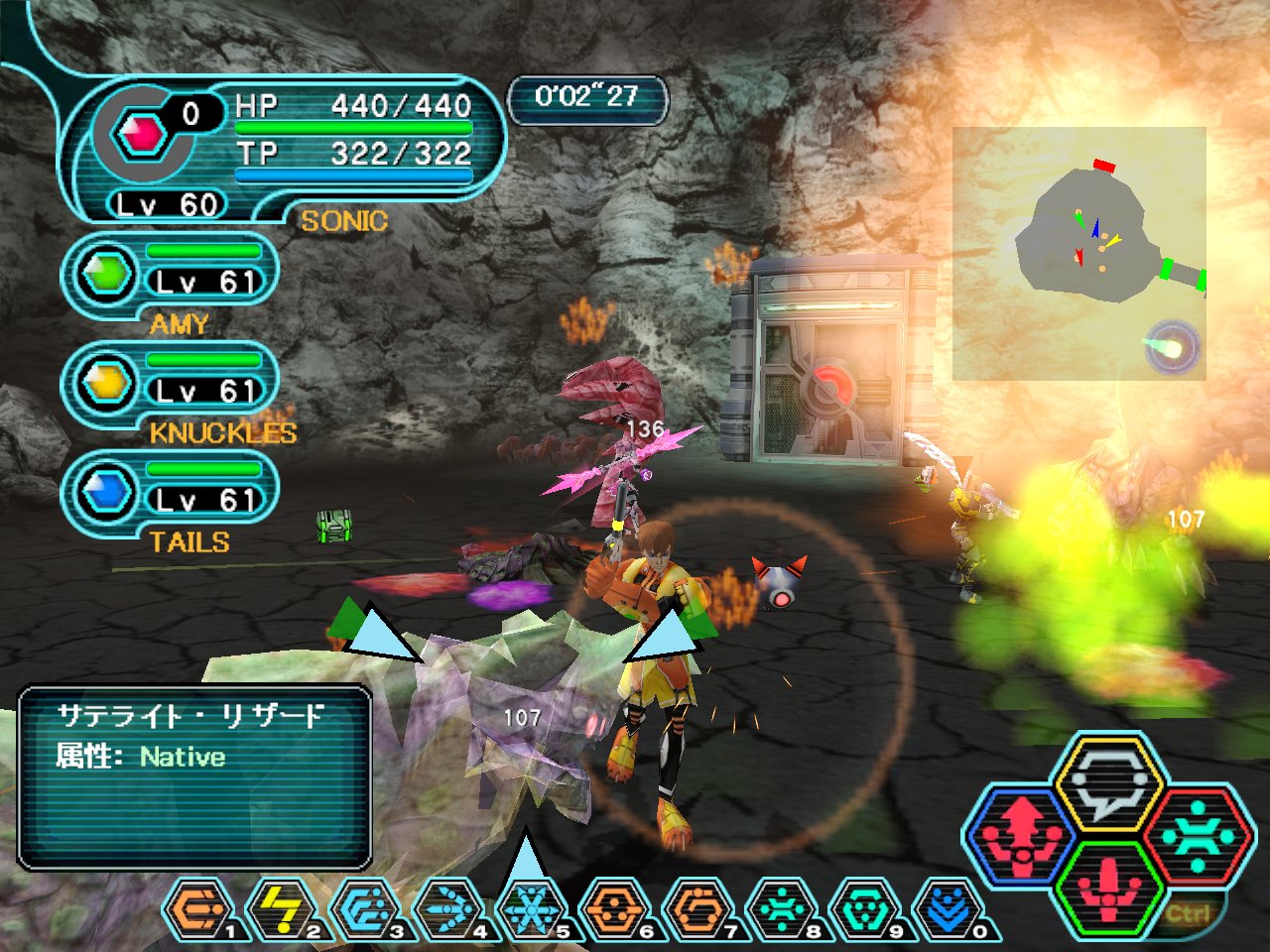Select the orange technique in slot 6

point(615,907)
